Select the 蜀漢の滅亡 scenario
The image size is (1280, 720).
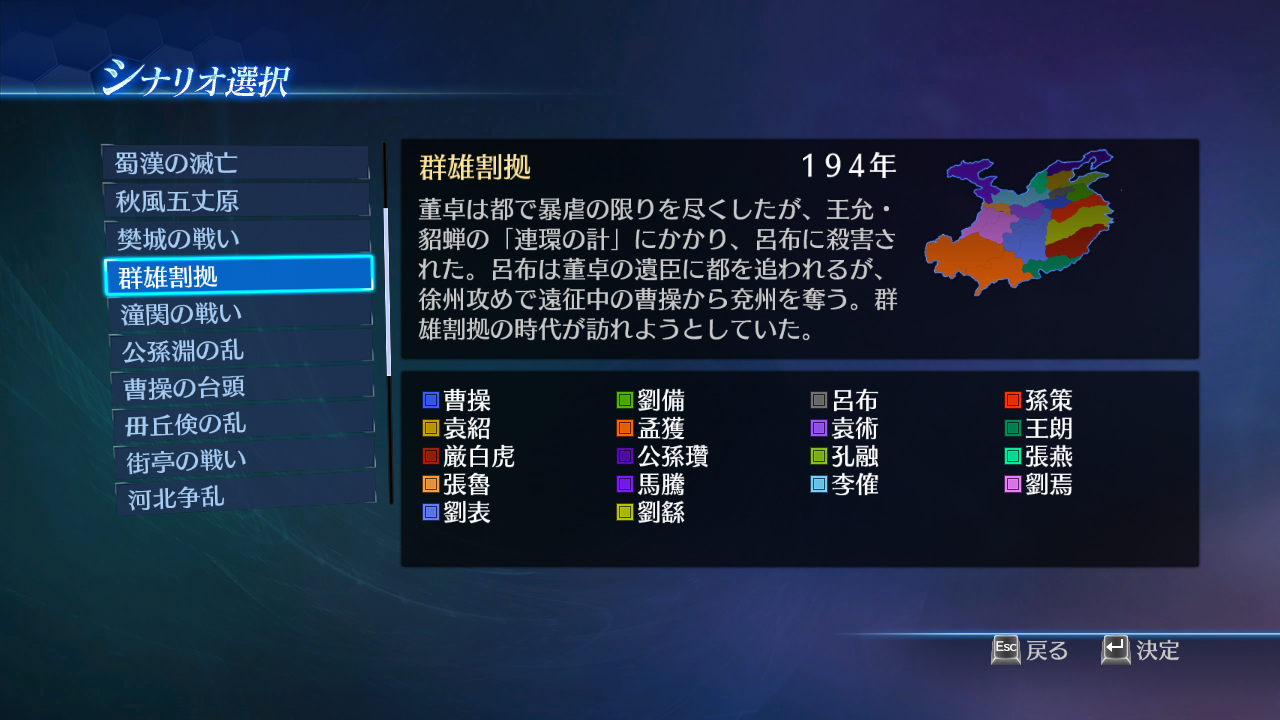point(238,164)
